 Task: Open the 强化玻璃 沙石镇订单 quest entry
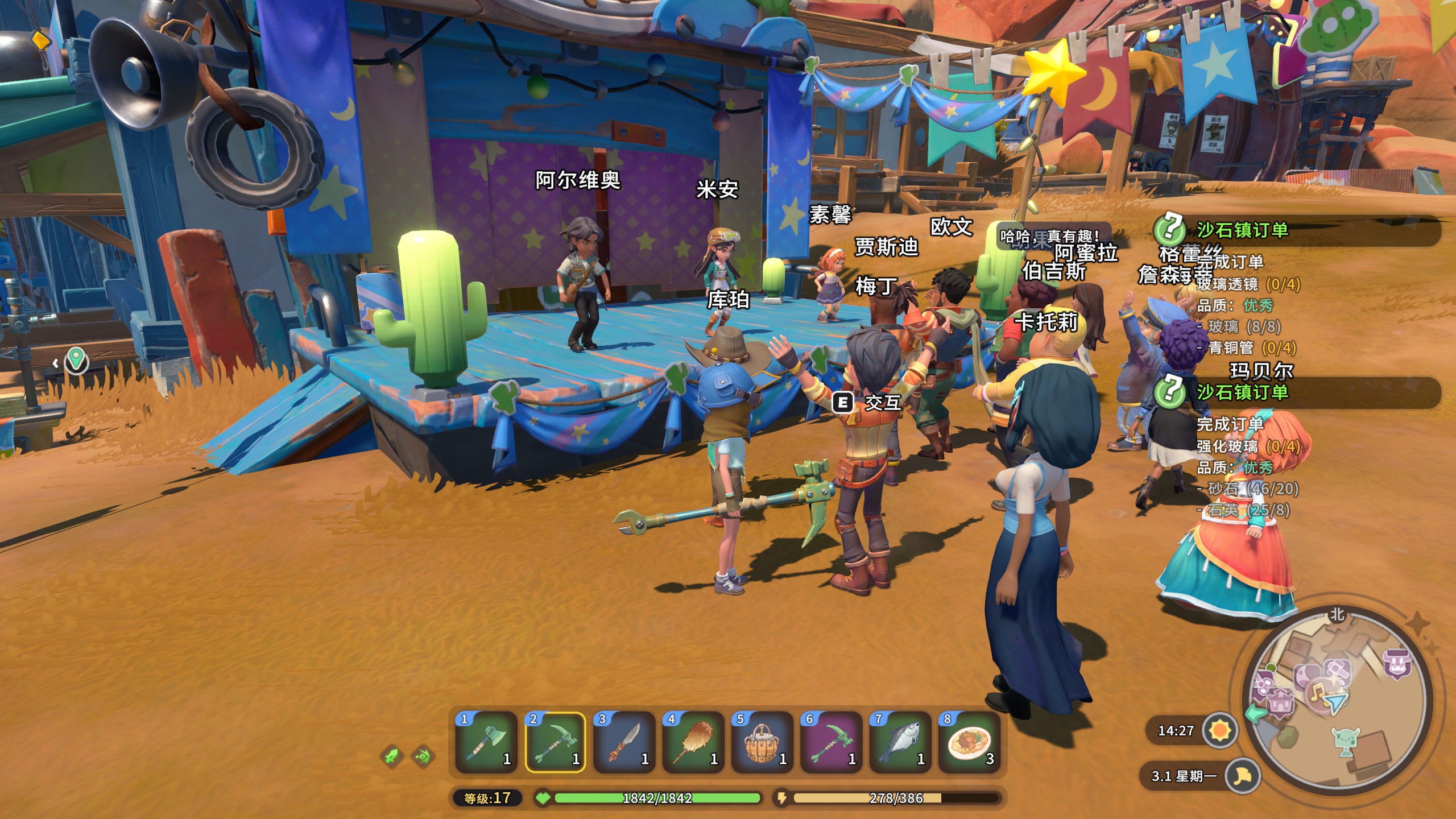click(1242, 392)
